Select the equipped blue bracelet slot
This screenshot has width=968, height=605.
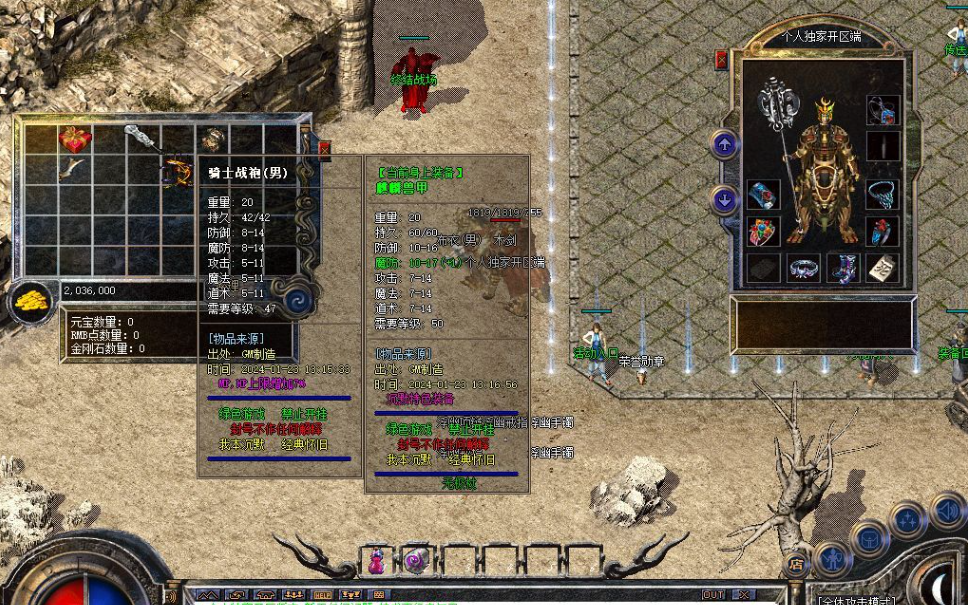763,194
